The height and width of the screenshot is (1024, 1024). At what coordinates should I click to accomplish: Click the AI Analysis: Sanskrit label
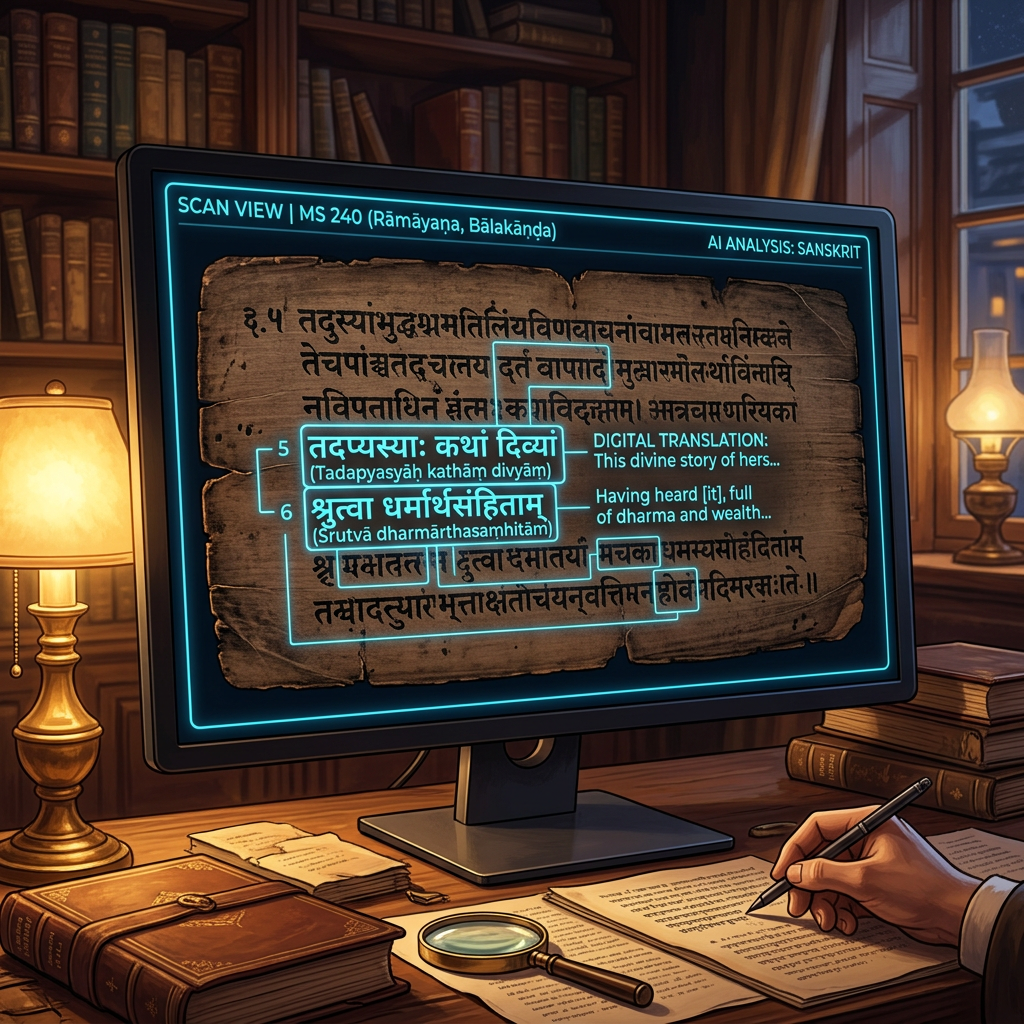tap(782, 250)
